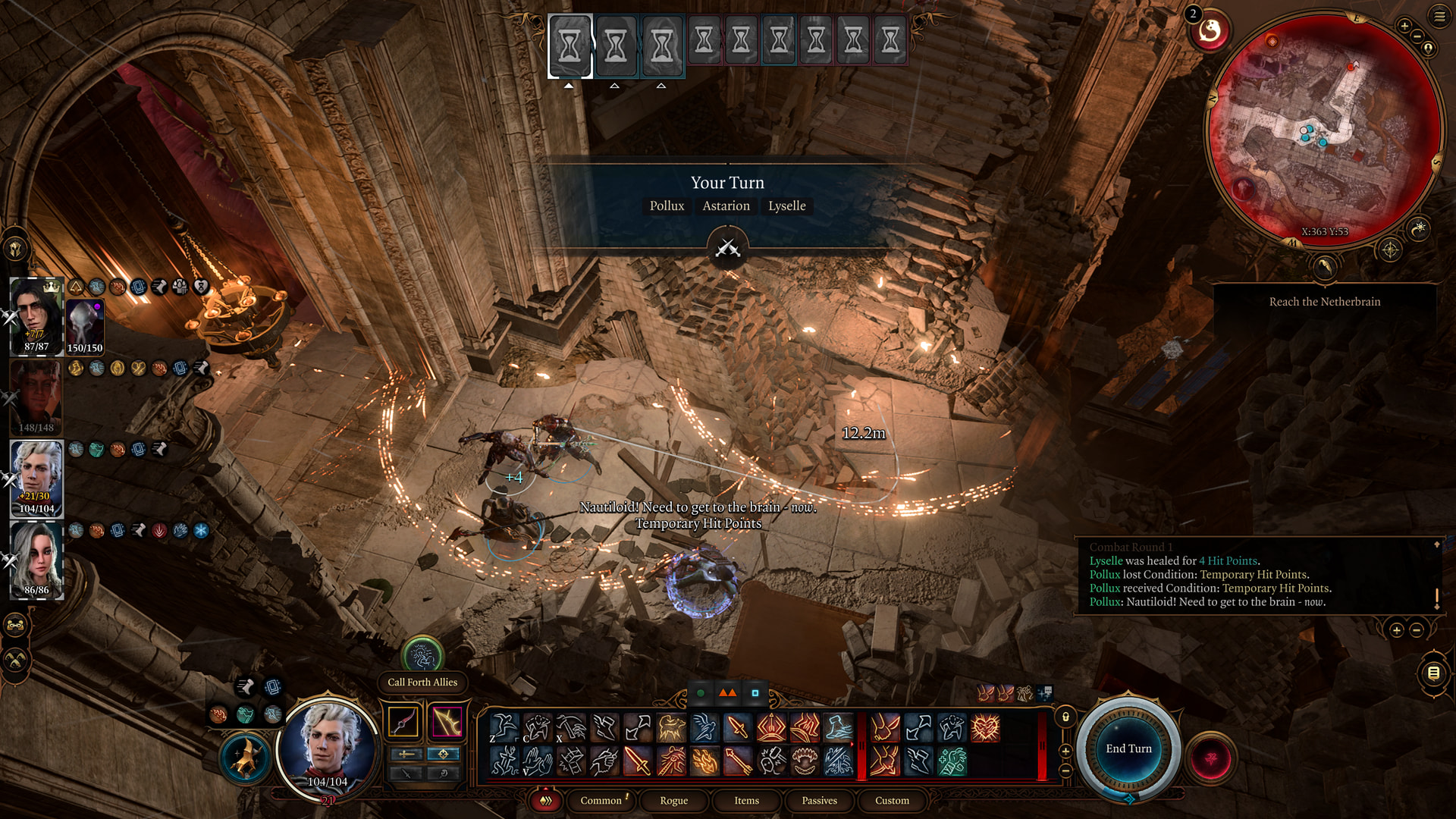Select the fanged bite ability icon

pos(805,761)
